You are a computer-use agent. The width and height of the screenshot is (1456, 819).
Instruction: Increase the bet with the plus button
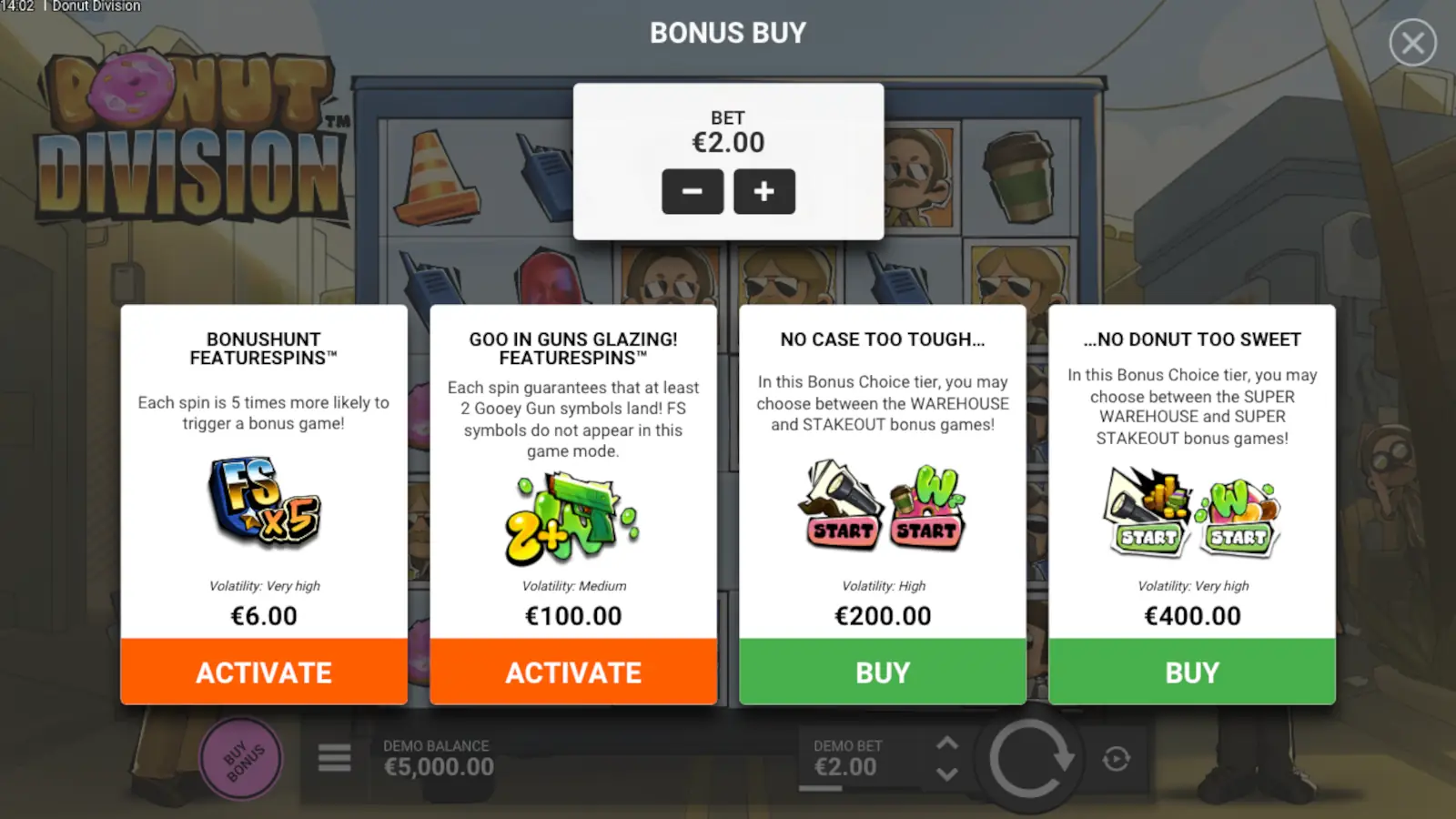point(764,192)
